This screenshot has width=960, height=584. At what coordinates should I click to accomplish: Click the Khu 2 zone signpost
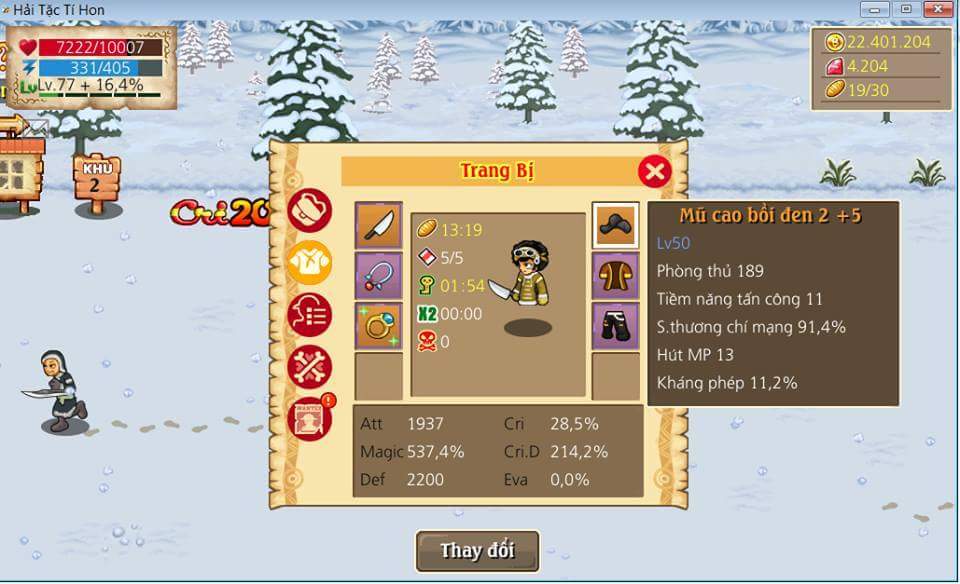pyautogui.click(x=96, y=180)
